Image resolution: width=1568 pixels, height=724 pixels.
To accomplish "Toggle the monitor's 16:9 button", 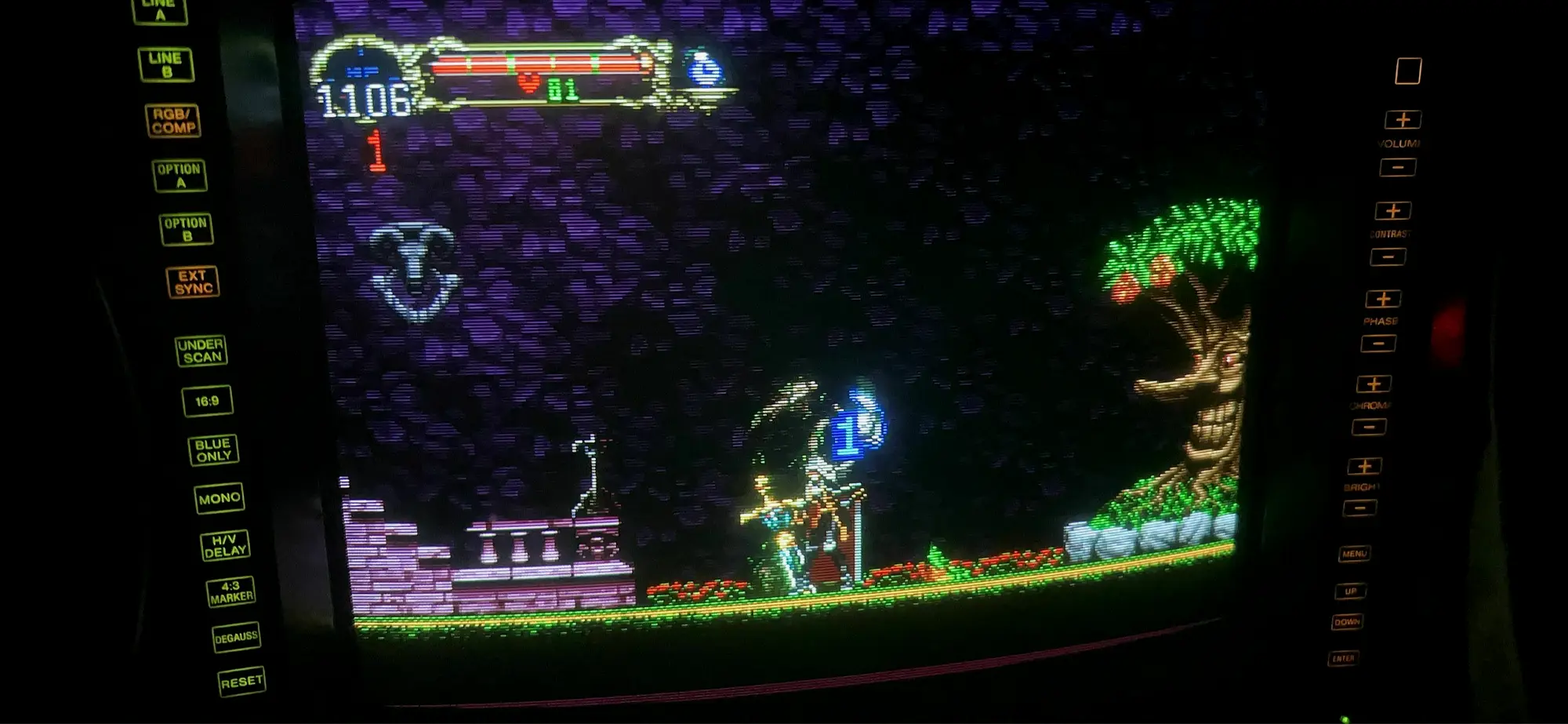I will point(207,401).
